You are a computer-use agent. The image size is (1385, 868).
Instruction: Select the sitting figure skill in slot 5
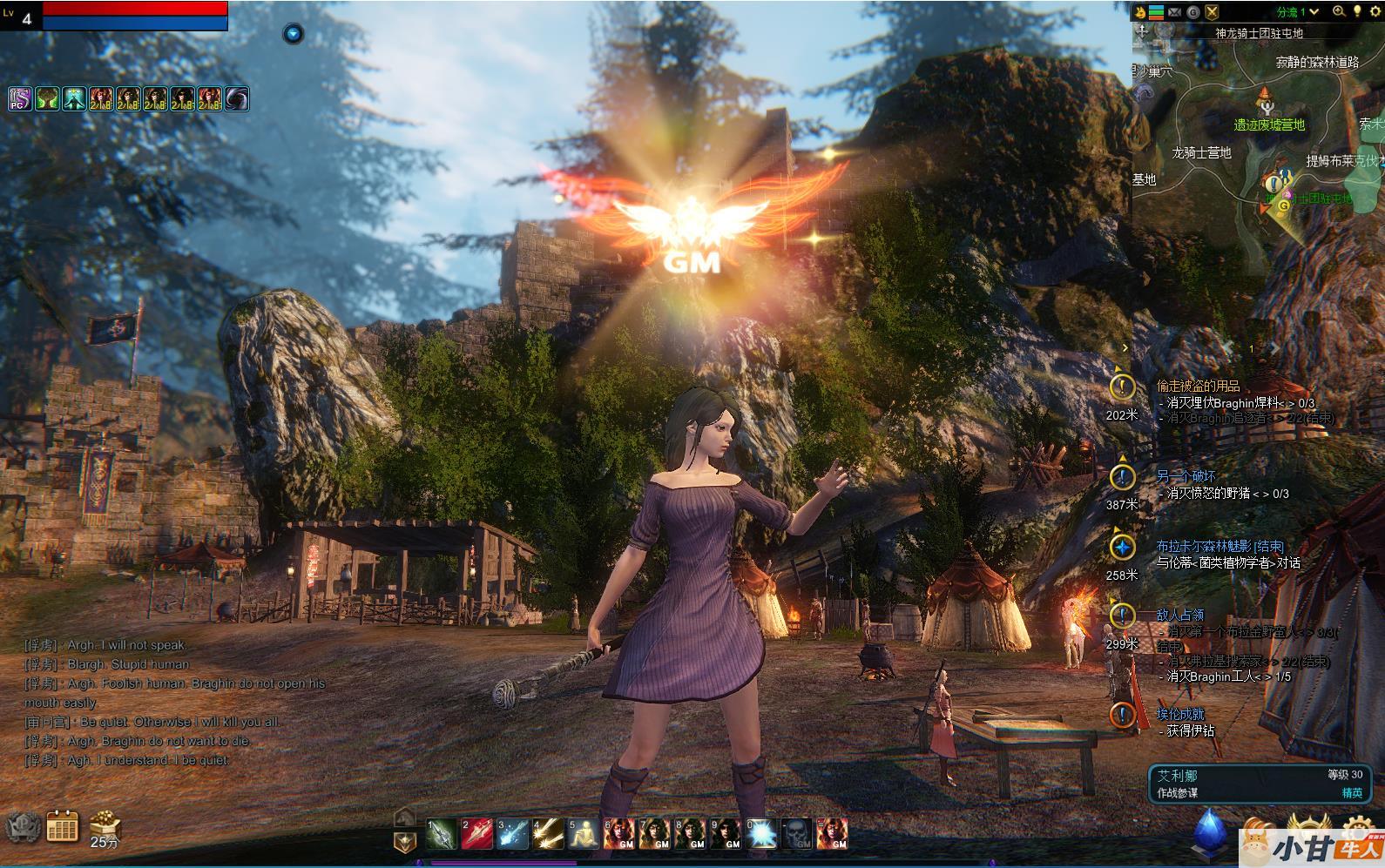[x=584, y=833]
